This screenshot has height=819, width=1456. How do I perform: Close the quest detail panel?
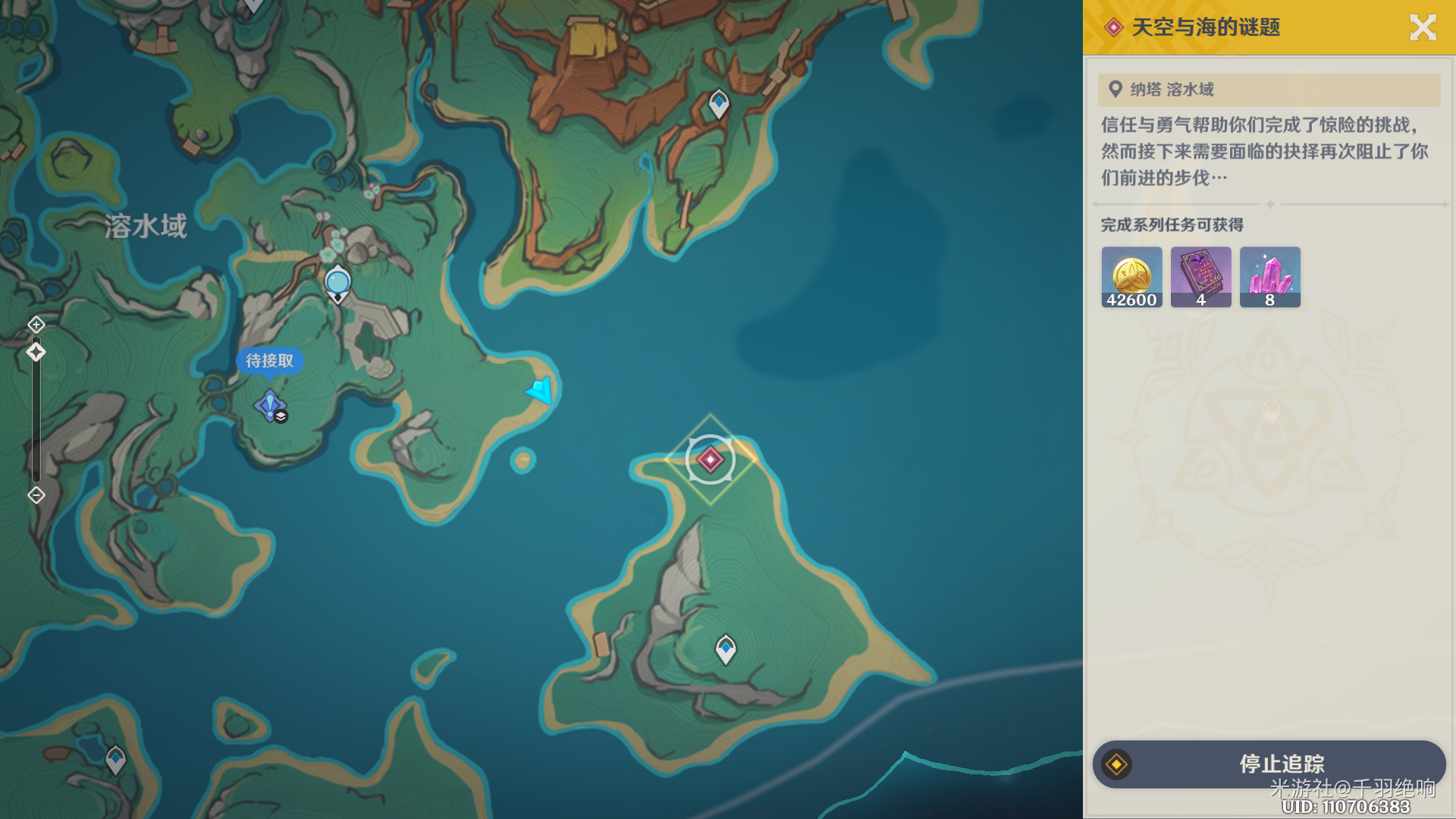(x=1423, y=28)
